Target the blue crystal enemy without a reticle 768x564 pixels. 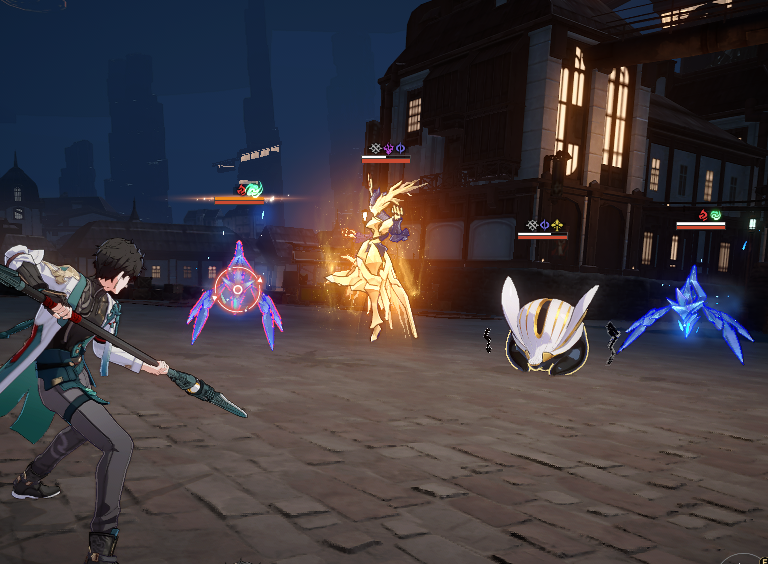[689, 317]
